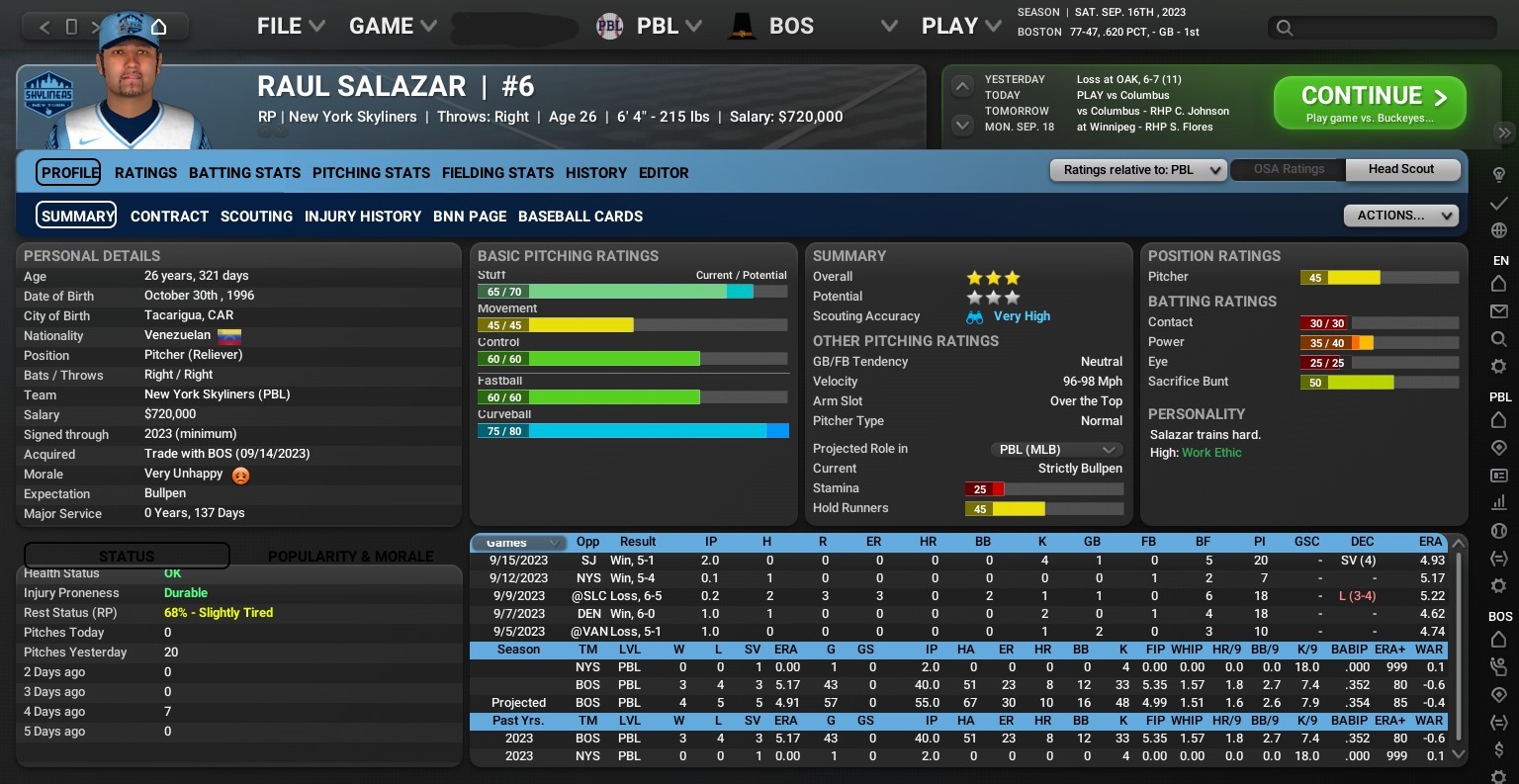1519x784 pixels.
Task: Switch ratings source to OSA Ratings
Action: pos(1287,169)
